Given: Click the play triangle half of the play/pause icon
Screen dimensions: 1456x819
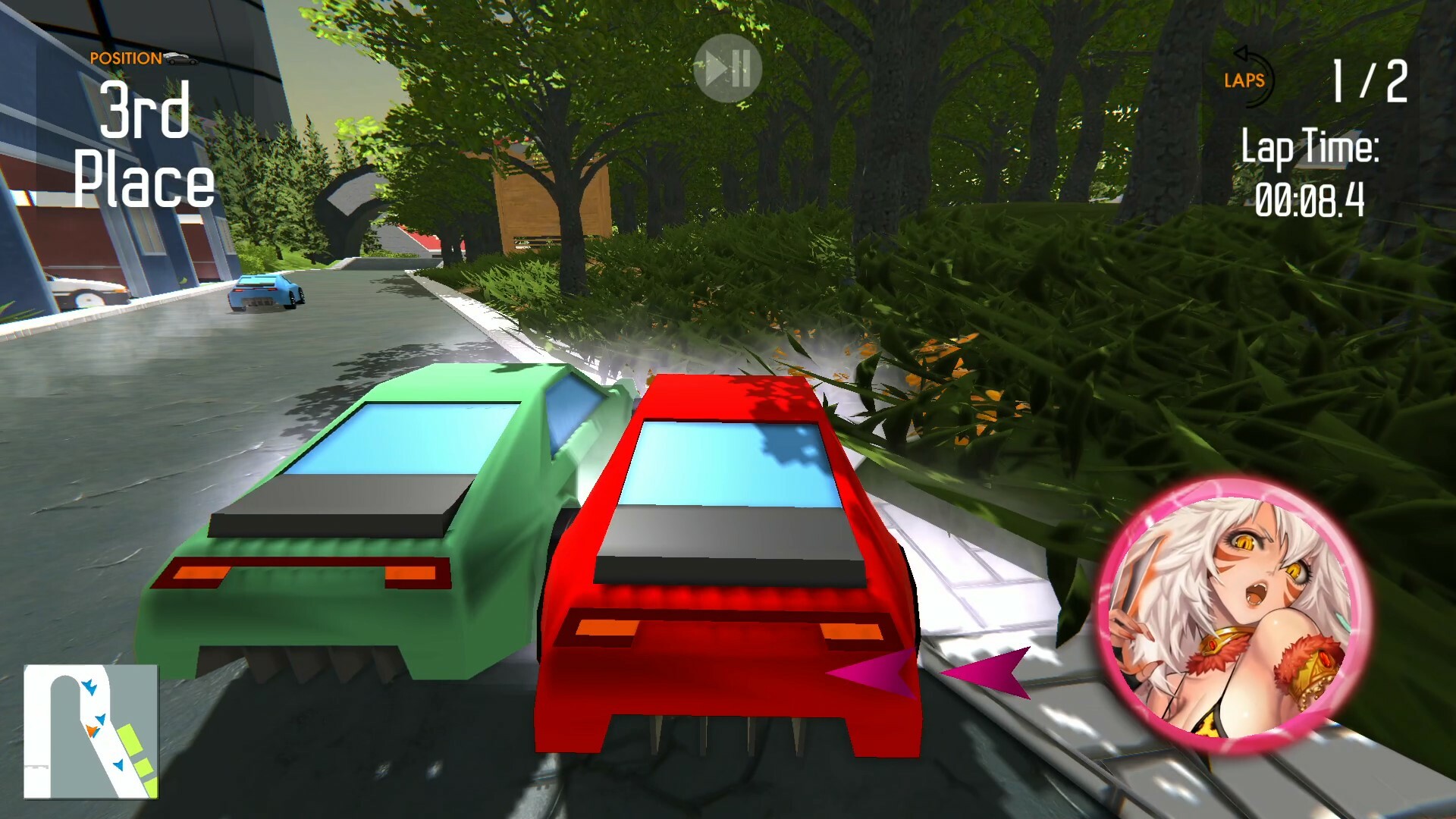Looking at the screenshot, I should coord(715,68).
